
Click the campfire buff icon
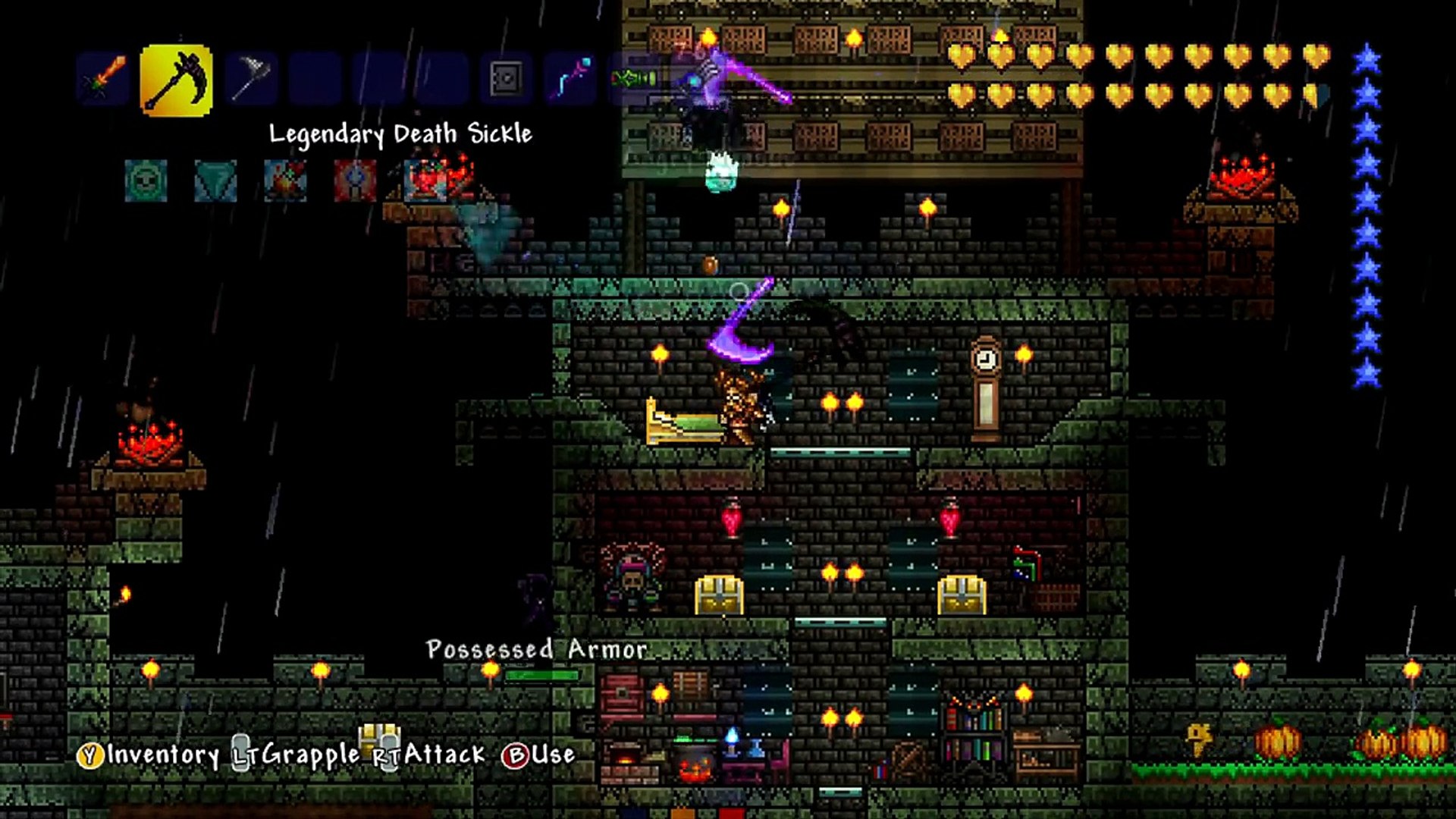pyautogui.click(x=285, y=181)
